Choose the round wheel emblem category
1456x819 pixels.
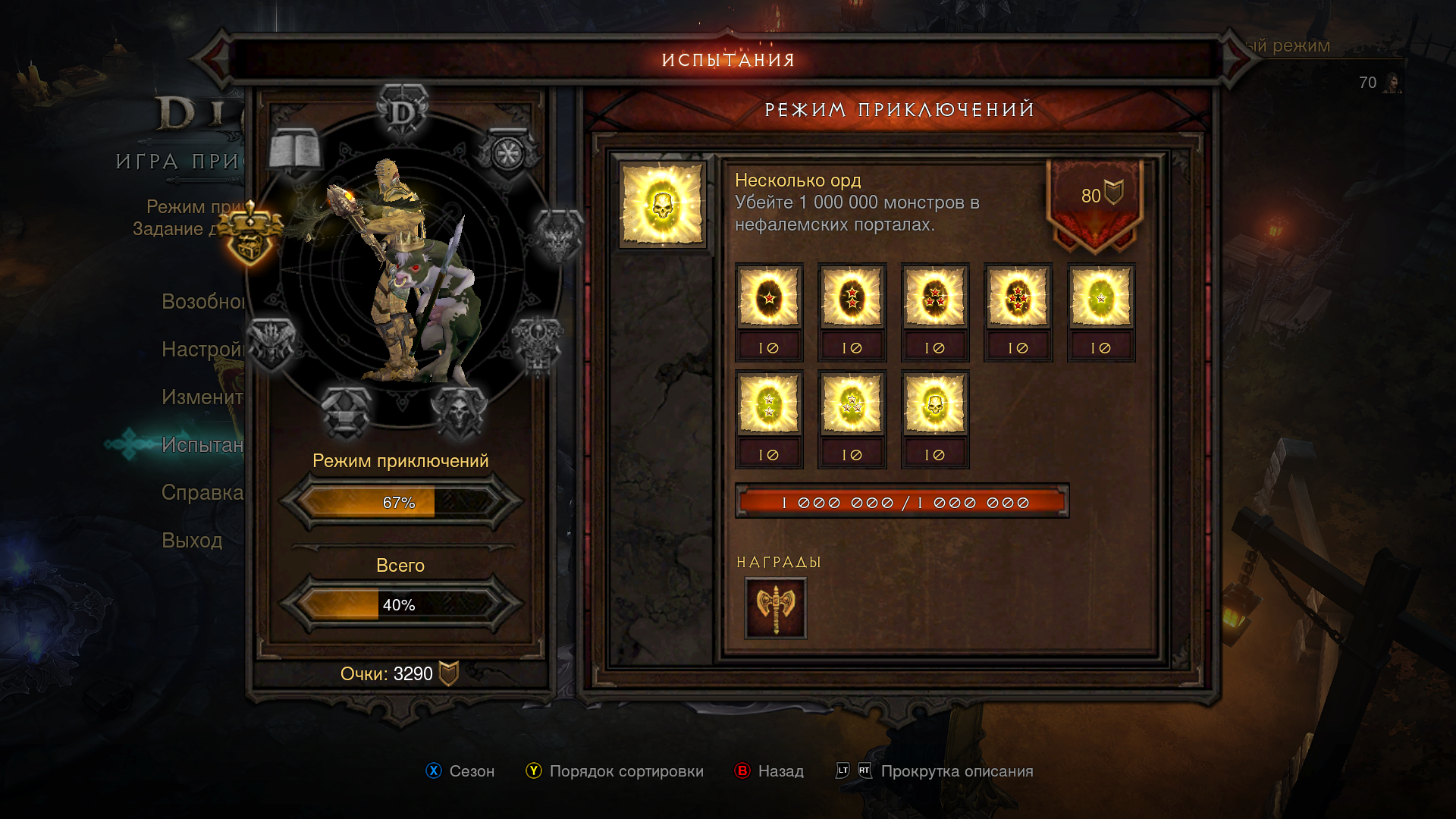(507, 153)
